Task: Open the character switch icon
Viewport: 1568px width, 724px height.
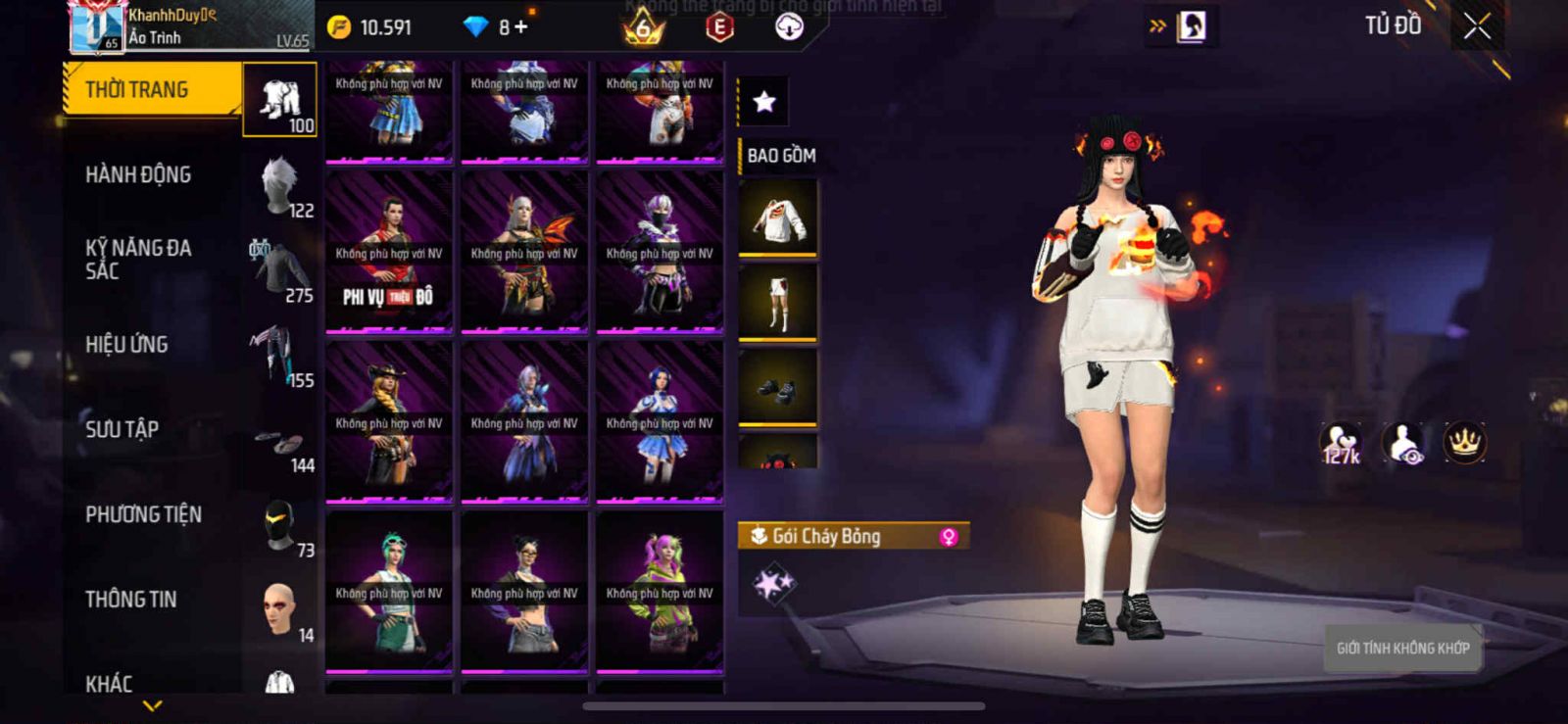Action: [1190, 26]
